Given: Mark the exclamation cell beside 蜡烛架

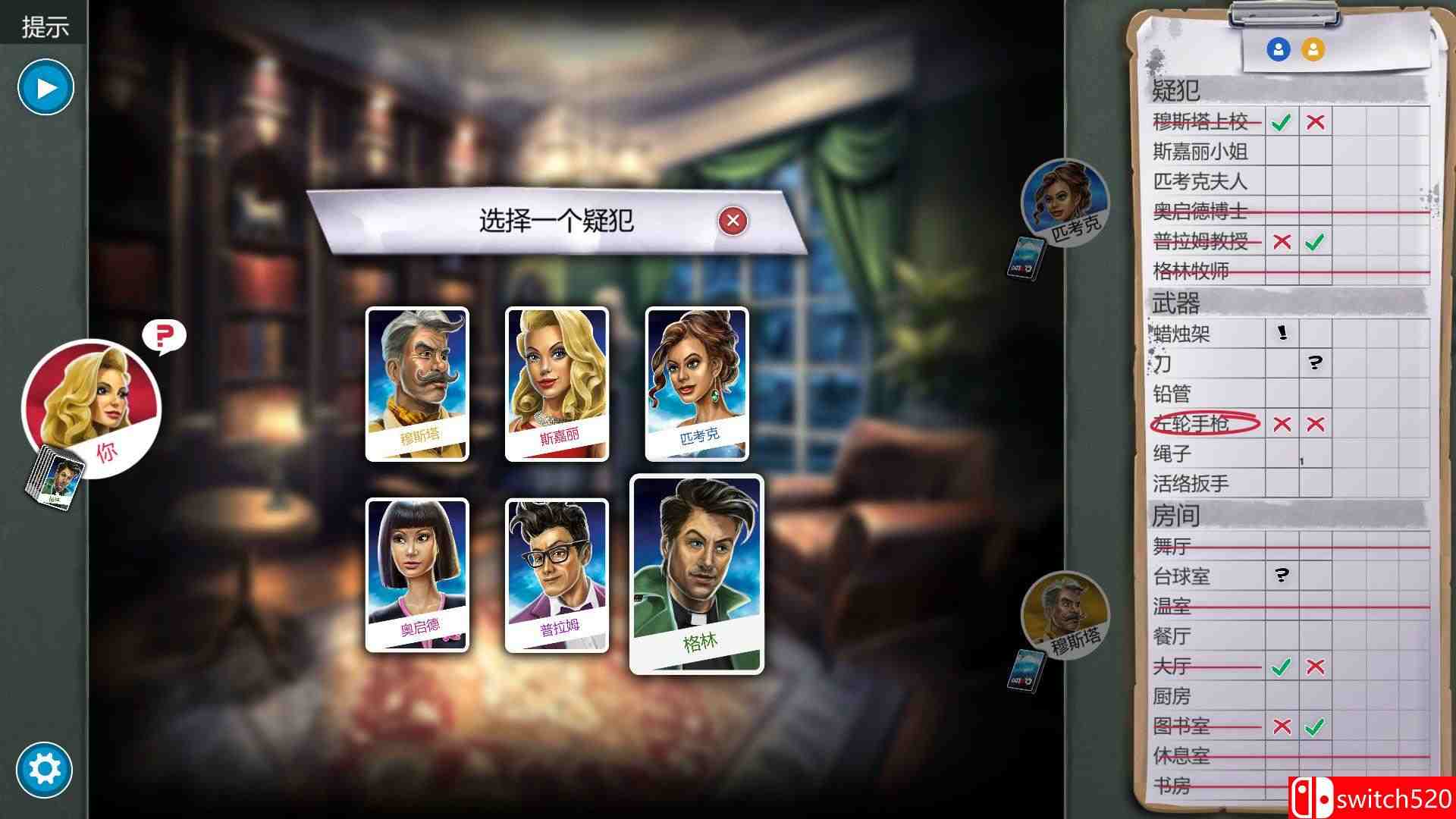Looking at the screenshot, I should point(1282,334).
